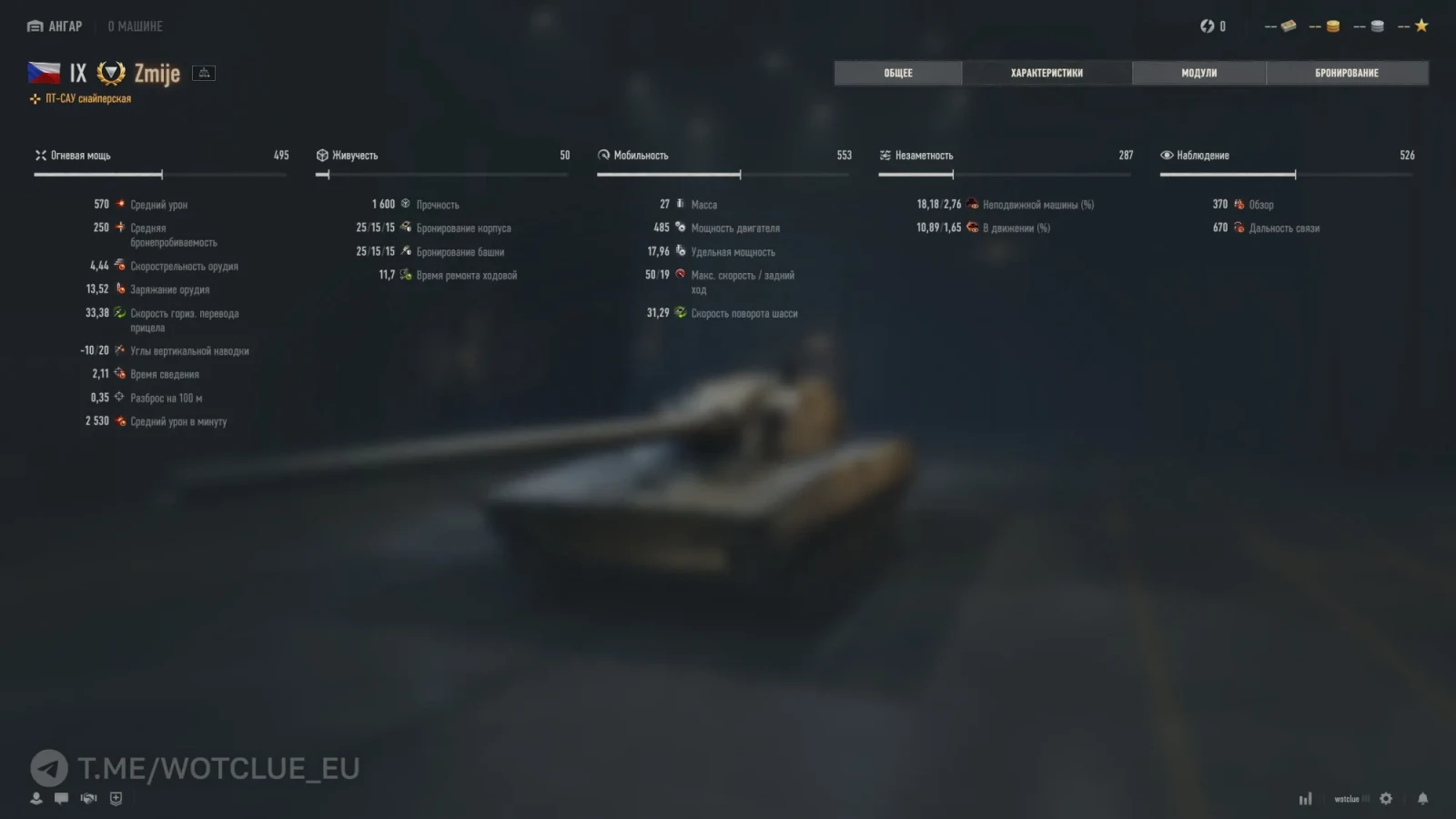Open the Характеристики tab
The image size is (1456, 819).
pyautogui.click(x=1046, y=73)
